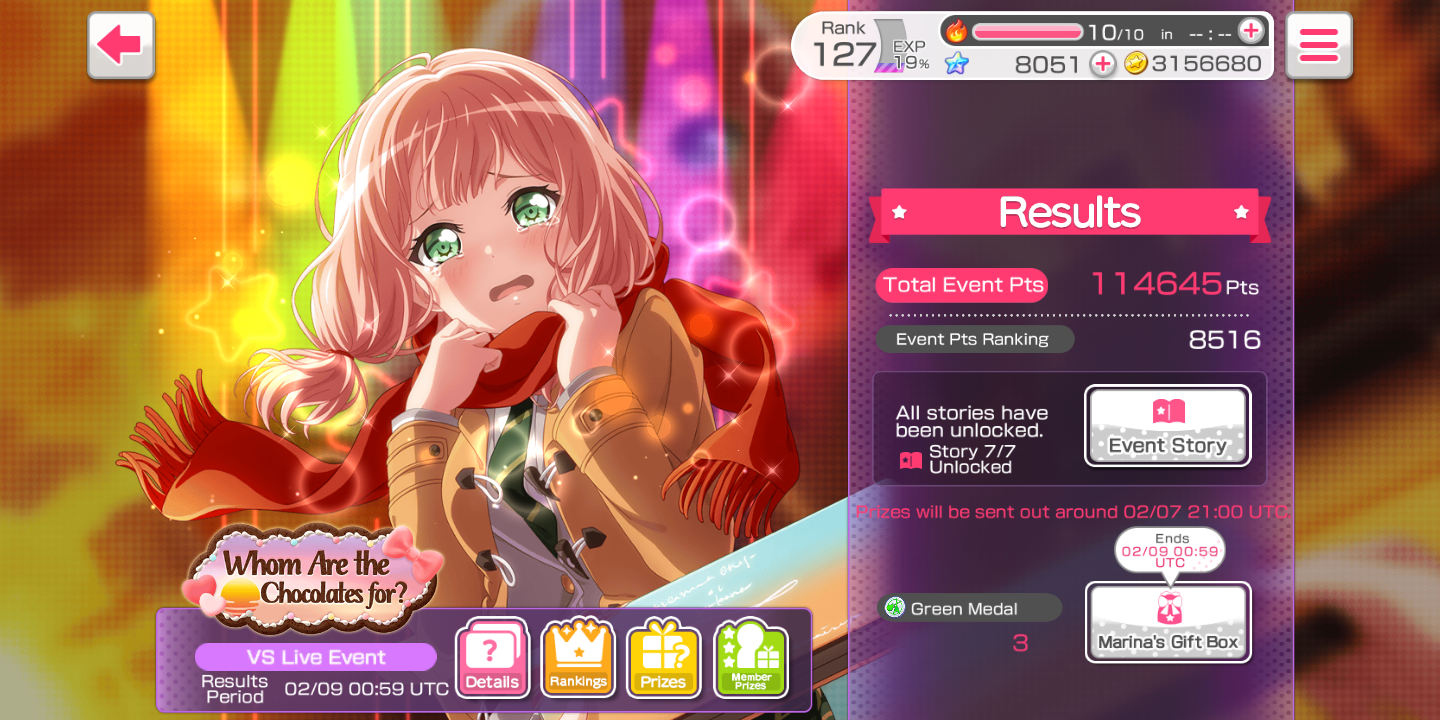Screen dimensions: 1440x720
Task: Add more stars with the plus button
Action: (x=1102, y=64)
